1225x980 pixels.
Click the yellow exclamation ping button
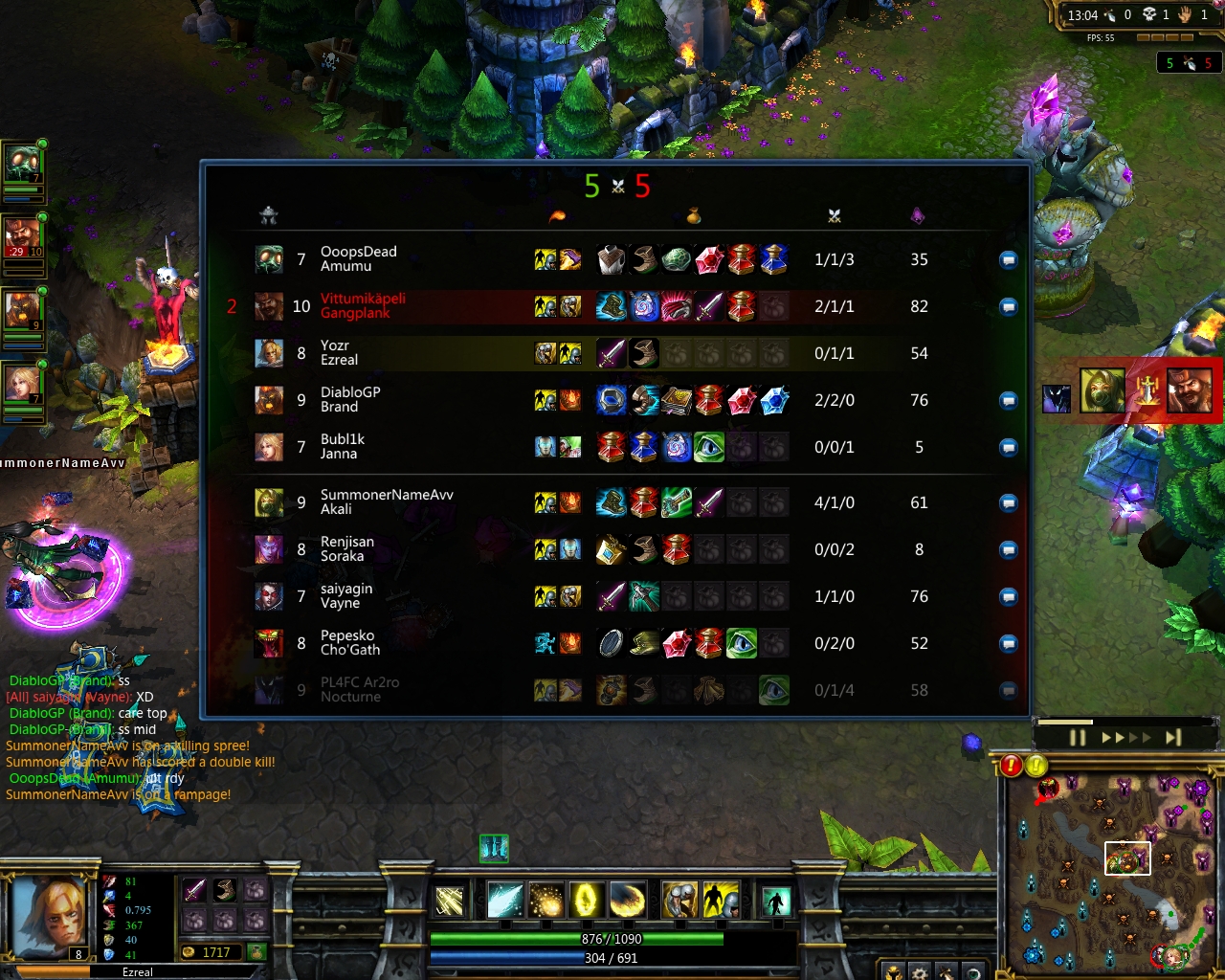pyautogui.click(x=1036, y=766)
